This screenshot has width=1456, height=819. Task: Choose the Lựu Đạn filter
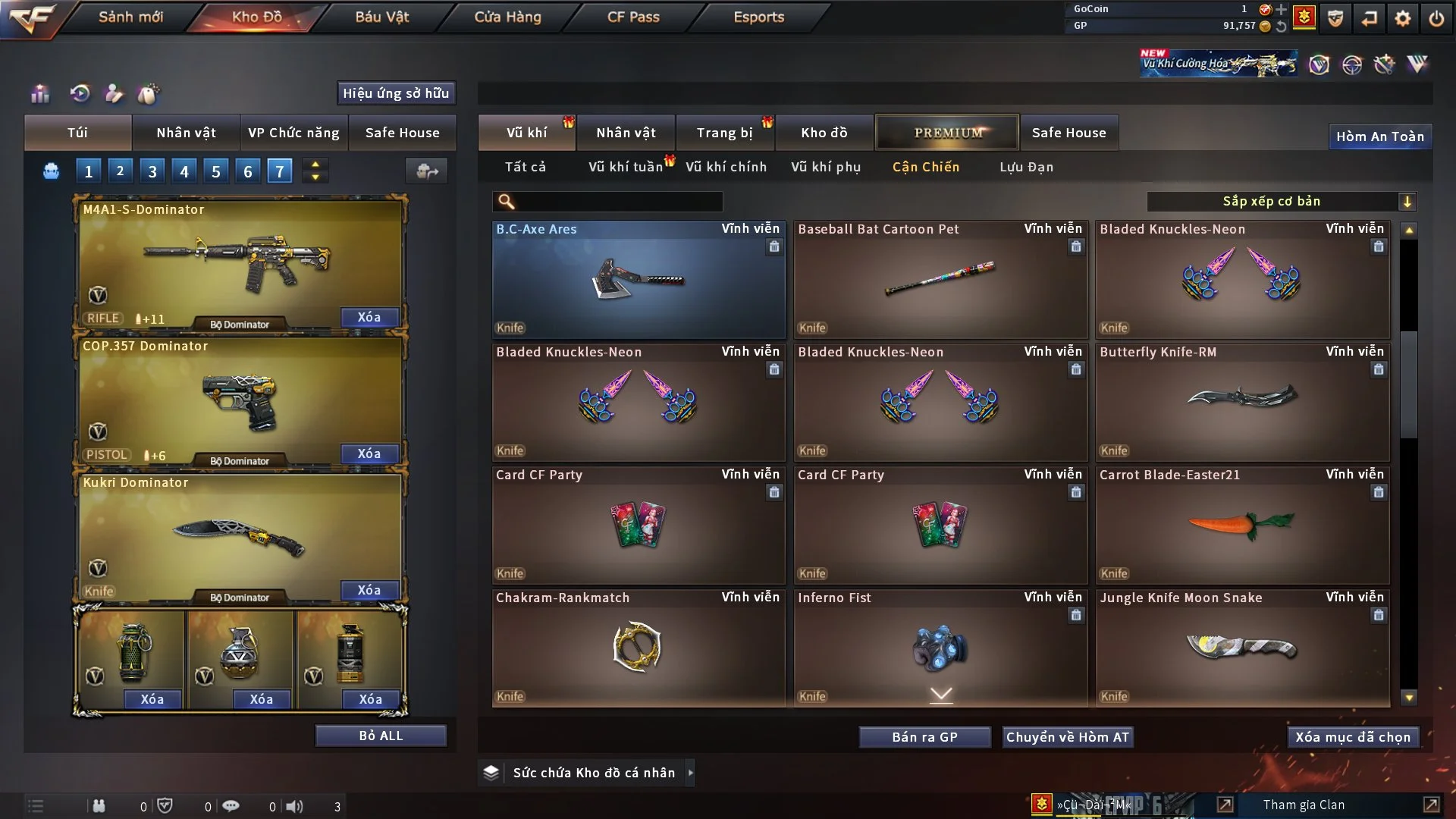pos(1026,167)
